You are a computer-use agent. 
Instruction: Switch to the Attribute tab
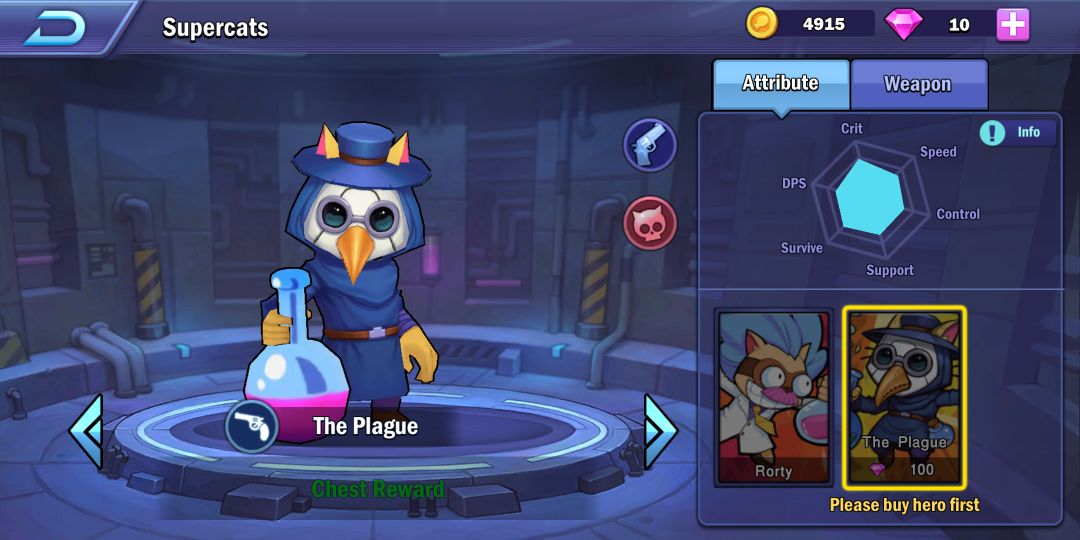tap(780, 84)
